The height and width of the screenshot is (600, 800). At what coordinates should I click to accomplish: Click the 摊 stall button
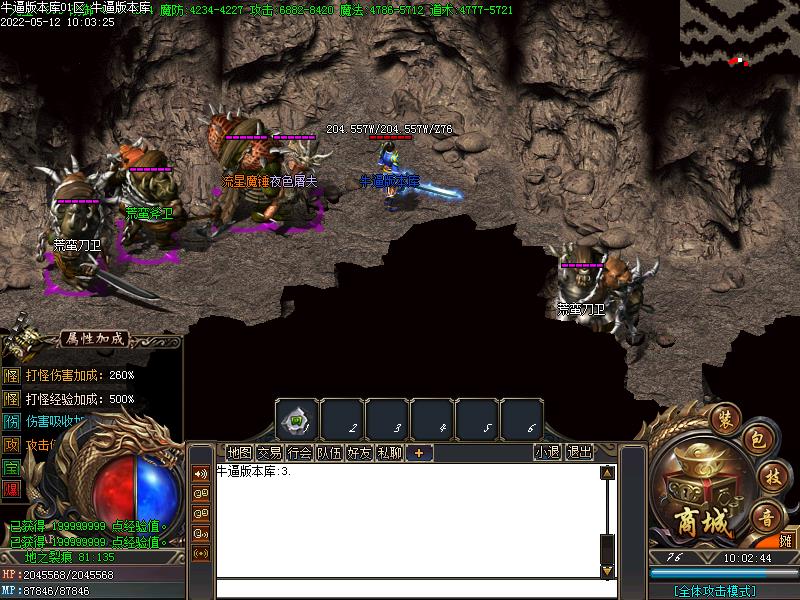(x=786, y=539)
